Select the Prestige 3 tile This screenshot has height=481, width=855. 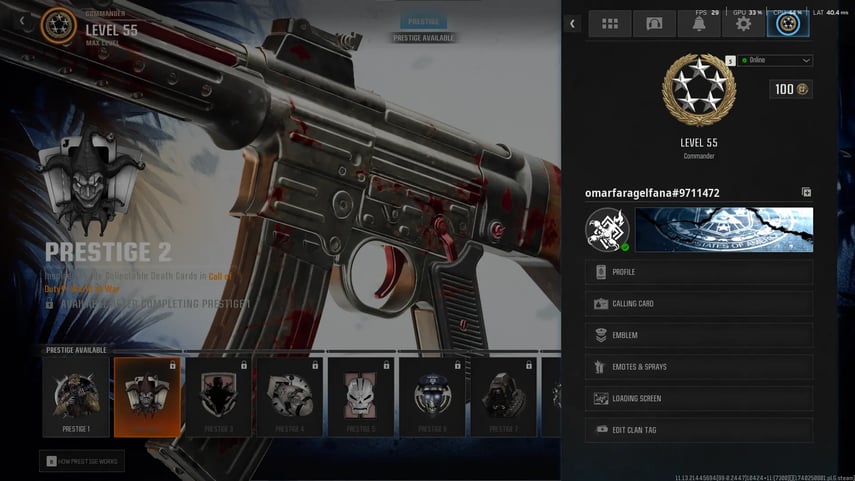(x=218, y=397)
